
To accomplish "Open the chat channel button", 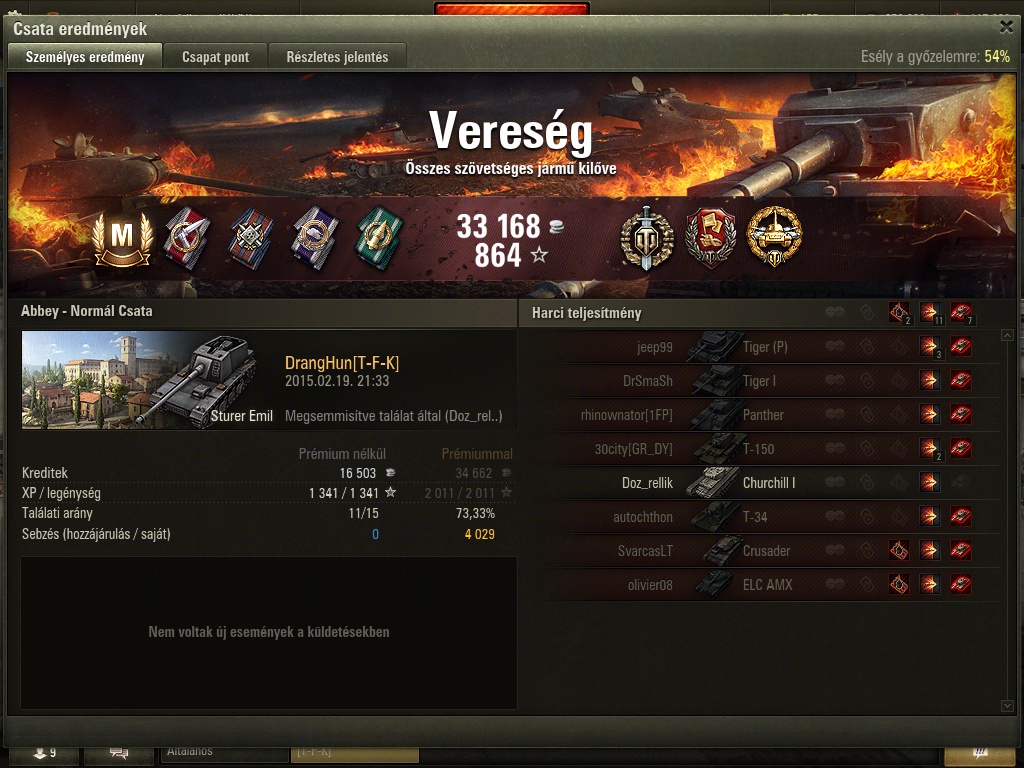I will (x=118, y=752).
